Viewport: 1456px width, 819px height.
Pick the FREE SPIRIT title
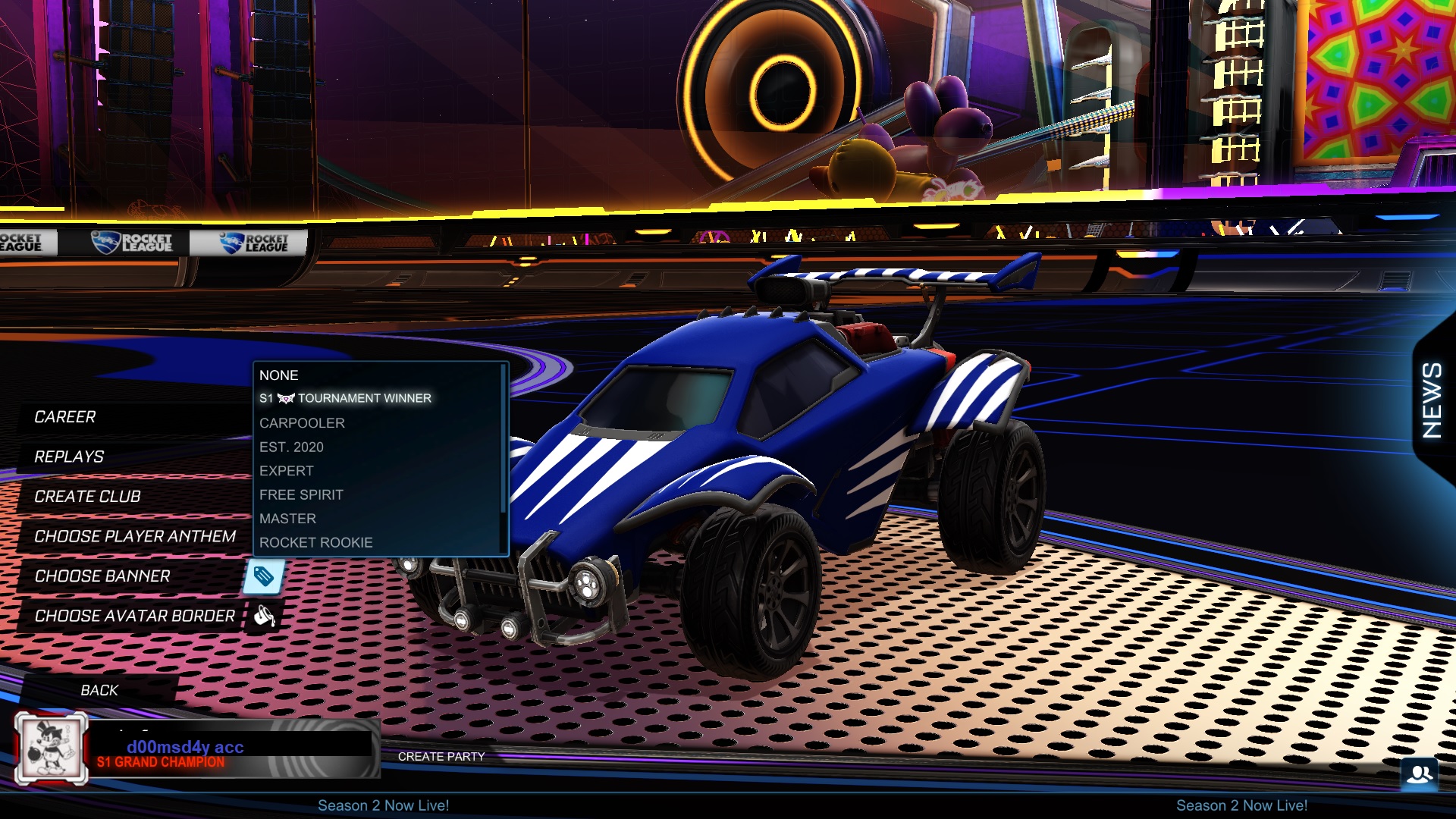point(300,494)
